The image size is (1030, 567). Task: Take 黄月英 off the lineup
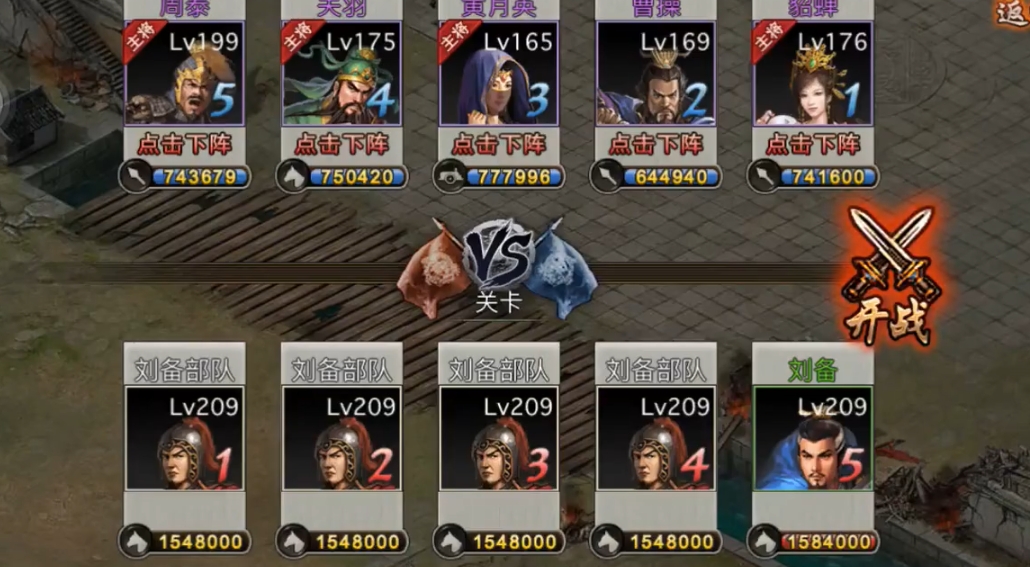pos(499,144)
